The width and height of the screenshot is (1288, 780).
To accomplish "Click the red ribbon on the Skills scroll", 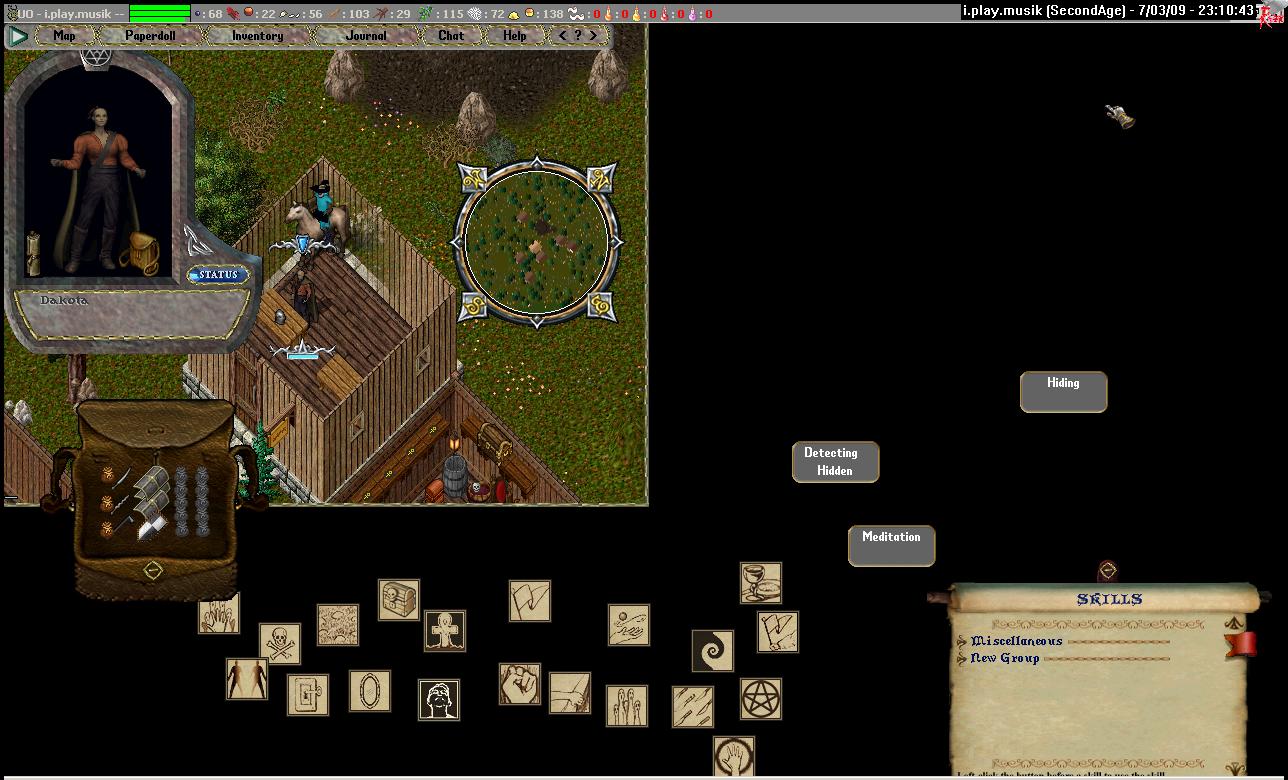I will [x=1241, y=644].
